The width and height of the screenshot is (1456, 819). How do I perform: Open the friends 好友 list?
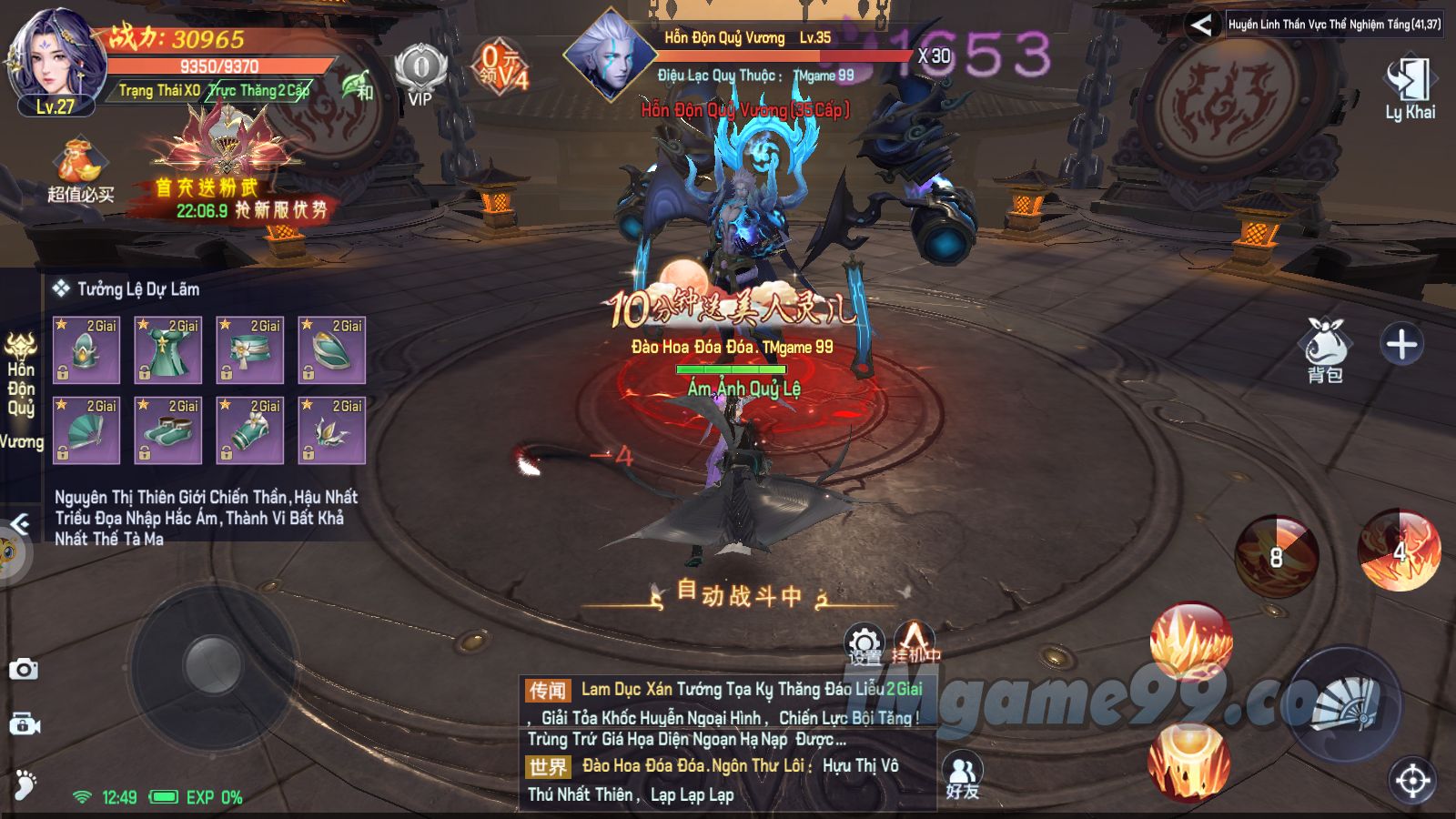point(962,777)
